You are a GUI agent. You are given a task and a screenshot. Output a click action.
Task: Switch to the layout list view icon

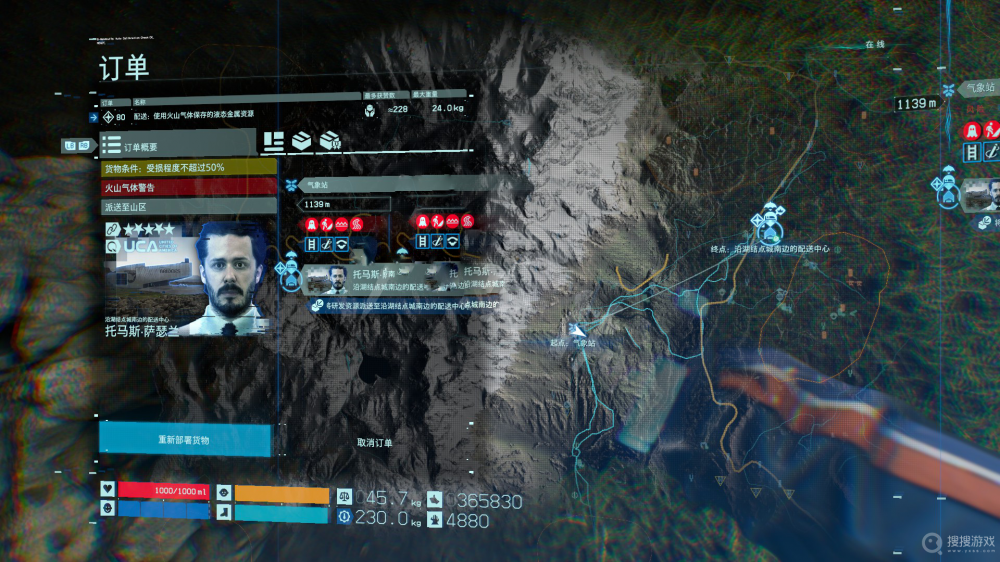pyautogui.click(x=273, y=142)
